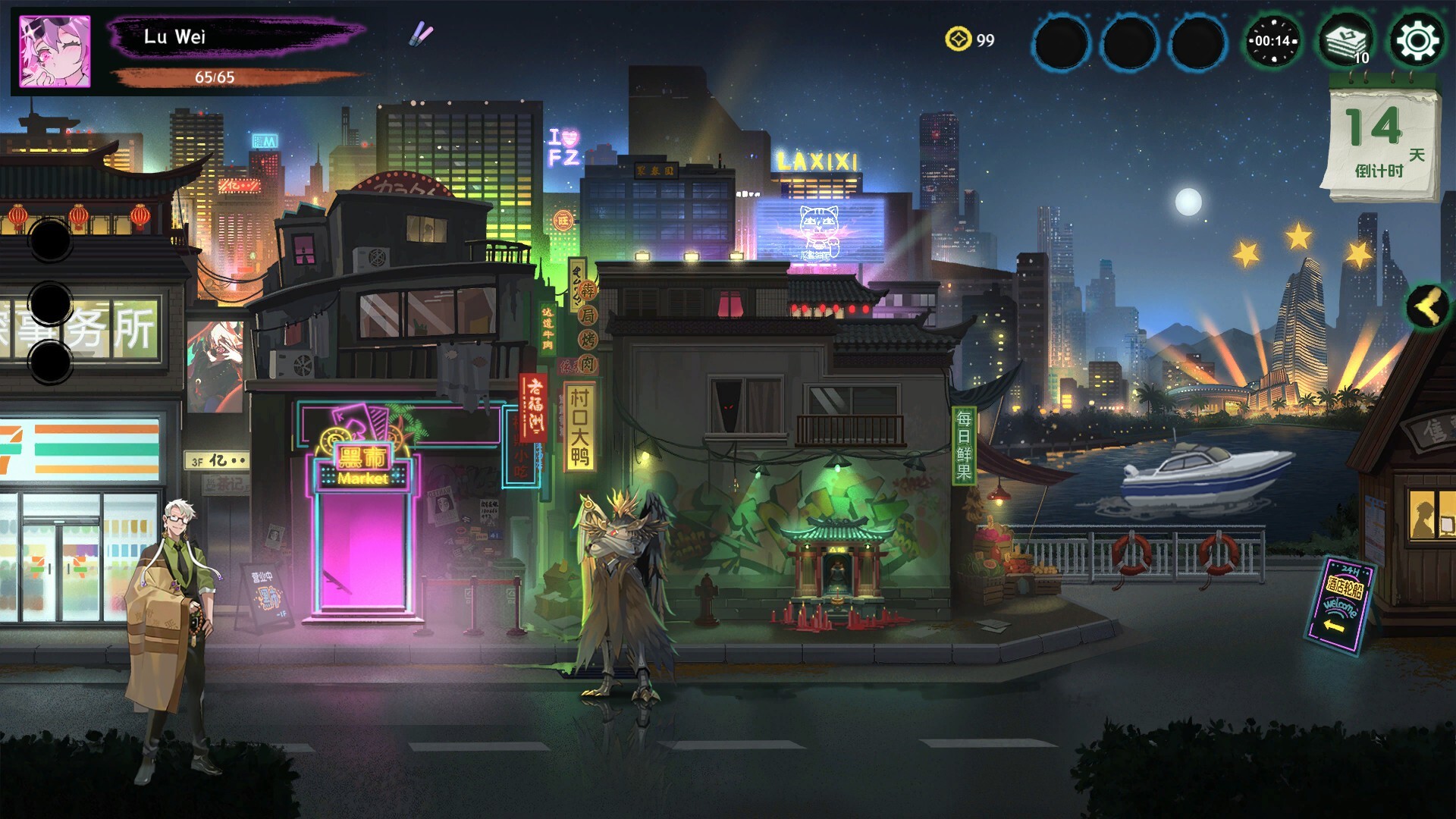The image size is (1456, 819).
Task: Click the yellow back arrow button
Action: (1428, 307)
